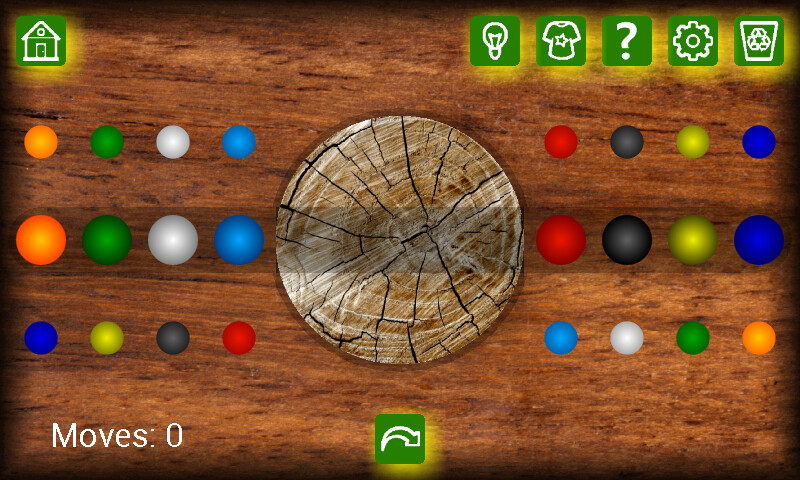
Task: Open the gear settings
Action: click(693, 41)
